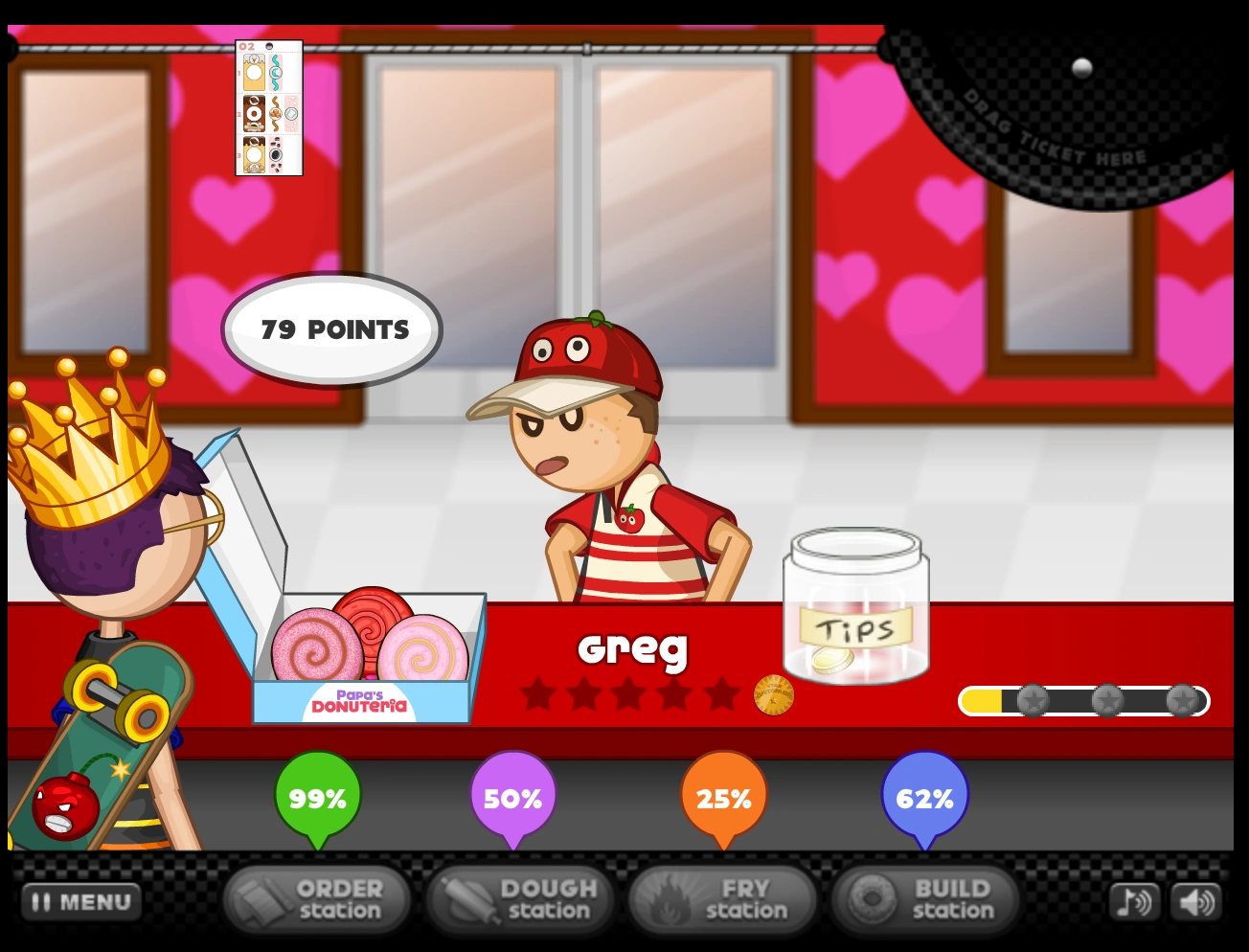Image resolution: width=1249 pixels, height=952 pixels.
Task: Click the green 99% bubble above Order Station
Action: tap(316, 796)
